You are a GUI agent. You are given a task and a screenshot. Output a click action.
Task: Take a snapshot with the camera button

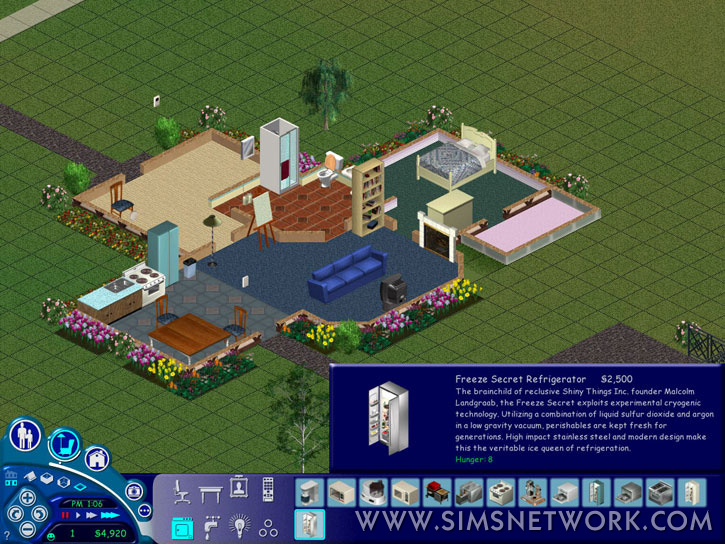click(136, 490)
